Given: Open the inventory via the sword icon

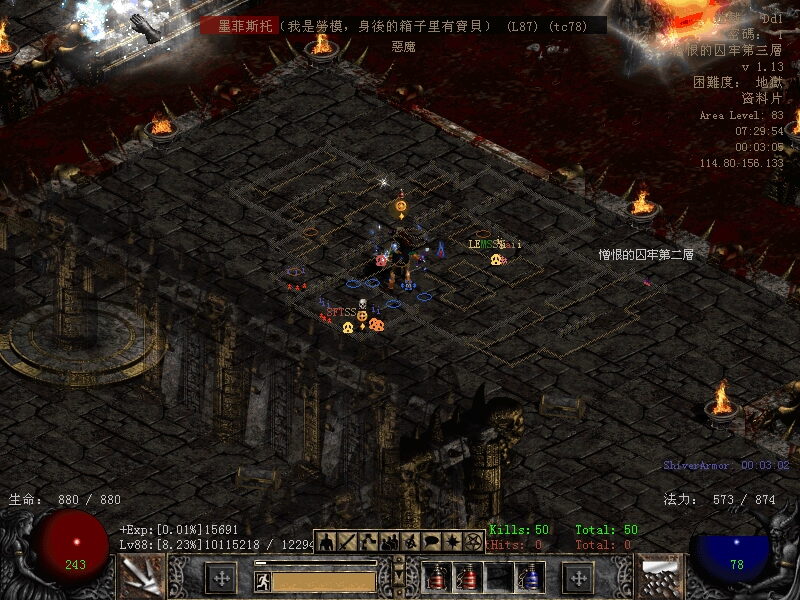Looking at the screenshot, I should 347,542.
